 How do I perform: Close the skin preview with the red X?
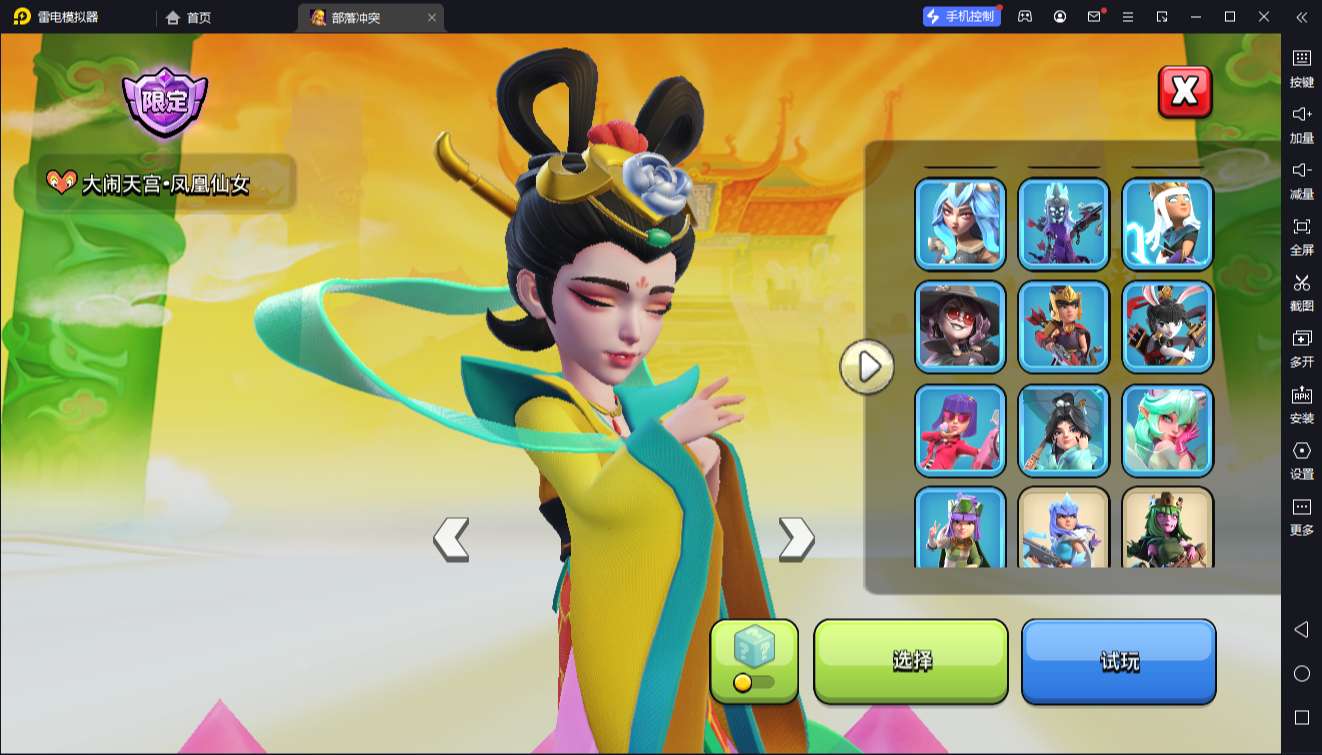pos(1185,92)
